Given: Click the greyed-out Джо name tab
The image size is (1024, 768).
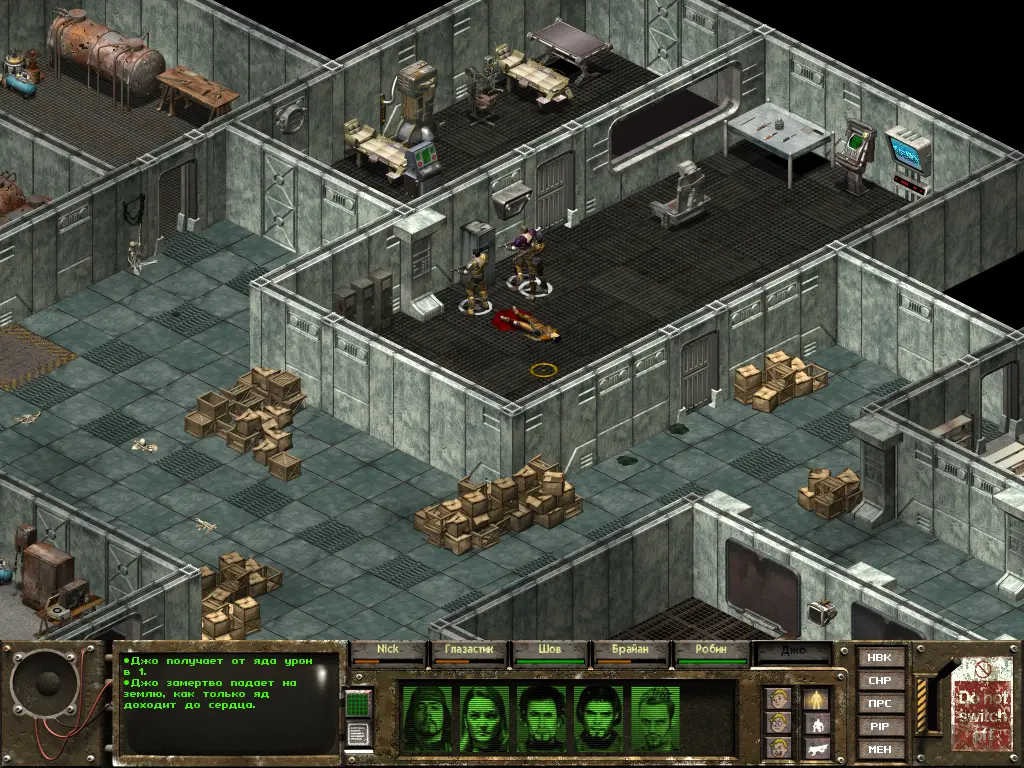Looking at the screenshot, I should 793,651.
